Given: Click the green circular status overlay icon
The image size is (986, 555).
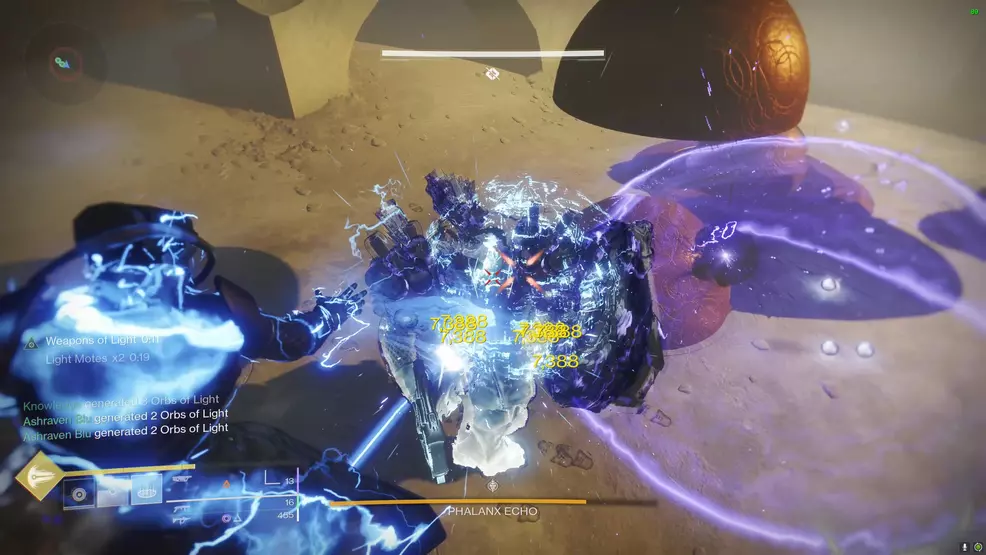Looking at the screenshot, I should pyautogui.click(x=977, y=546).
